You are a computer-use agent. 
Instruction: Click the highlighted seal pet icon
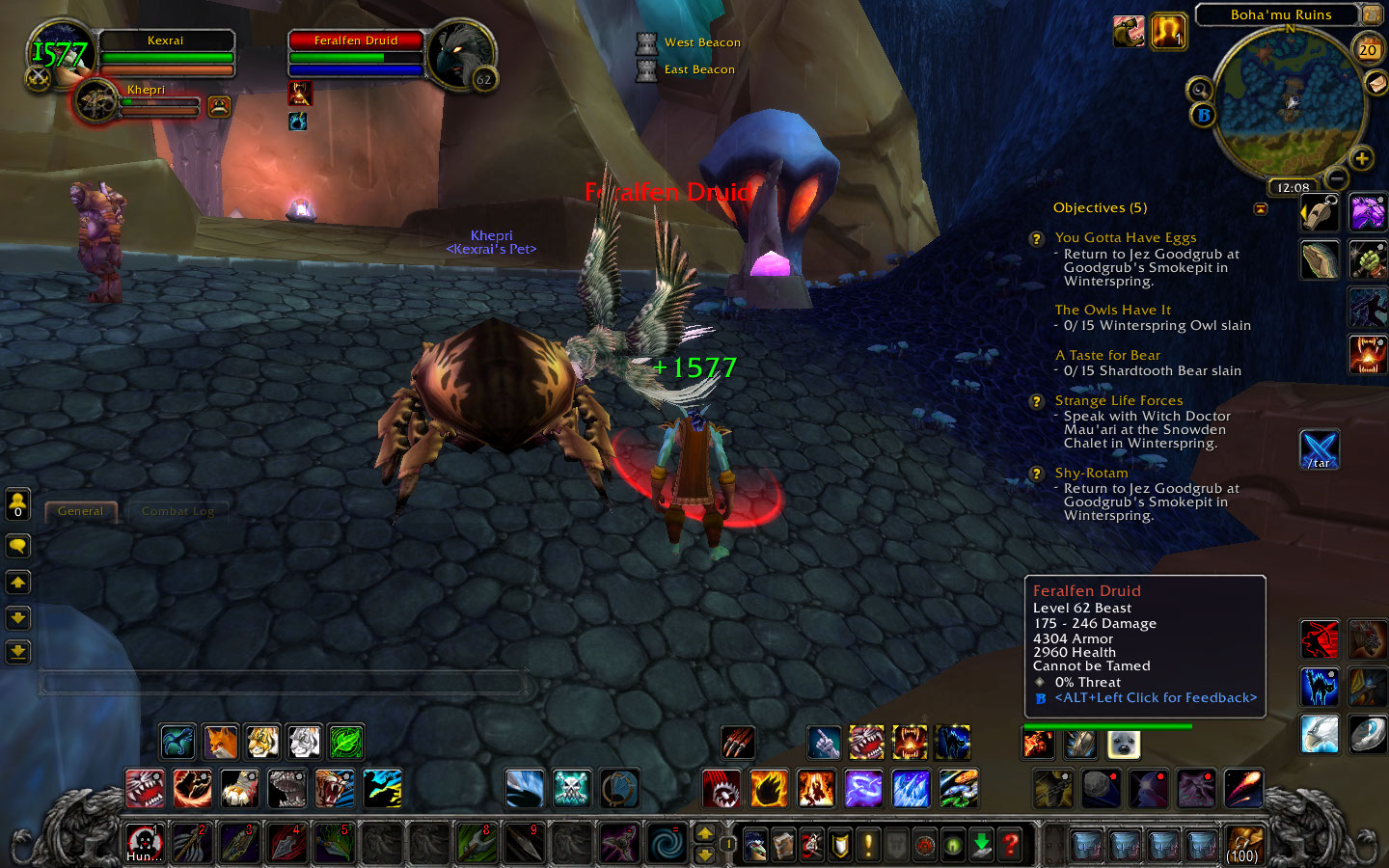tap(1124, 744)
